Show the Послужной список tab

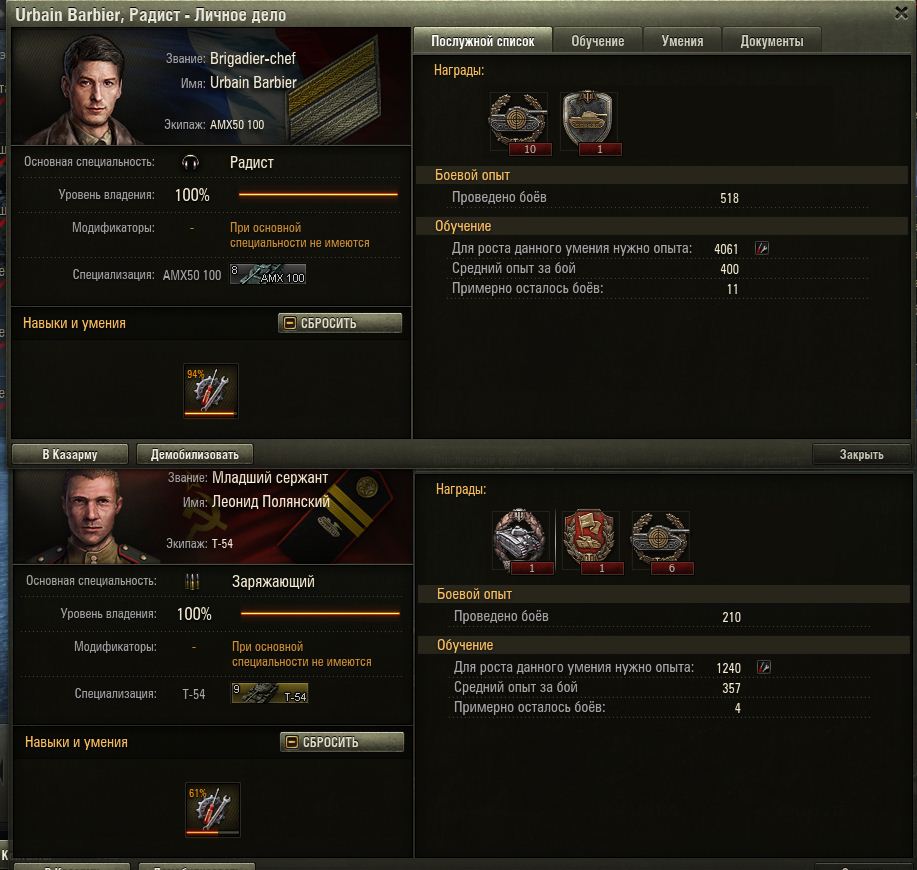pyautogui.click(x=483, y=41)
